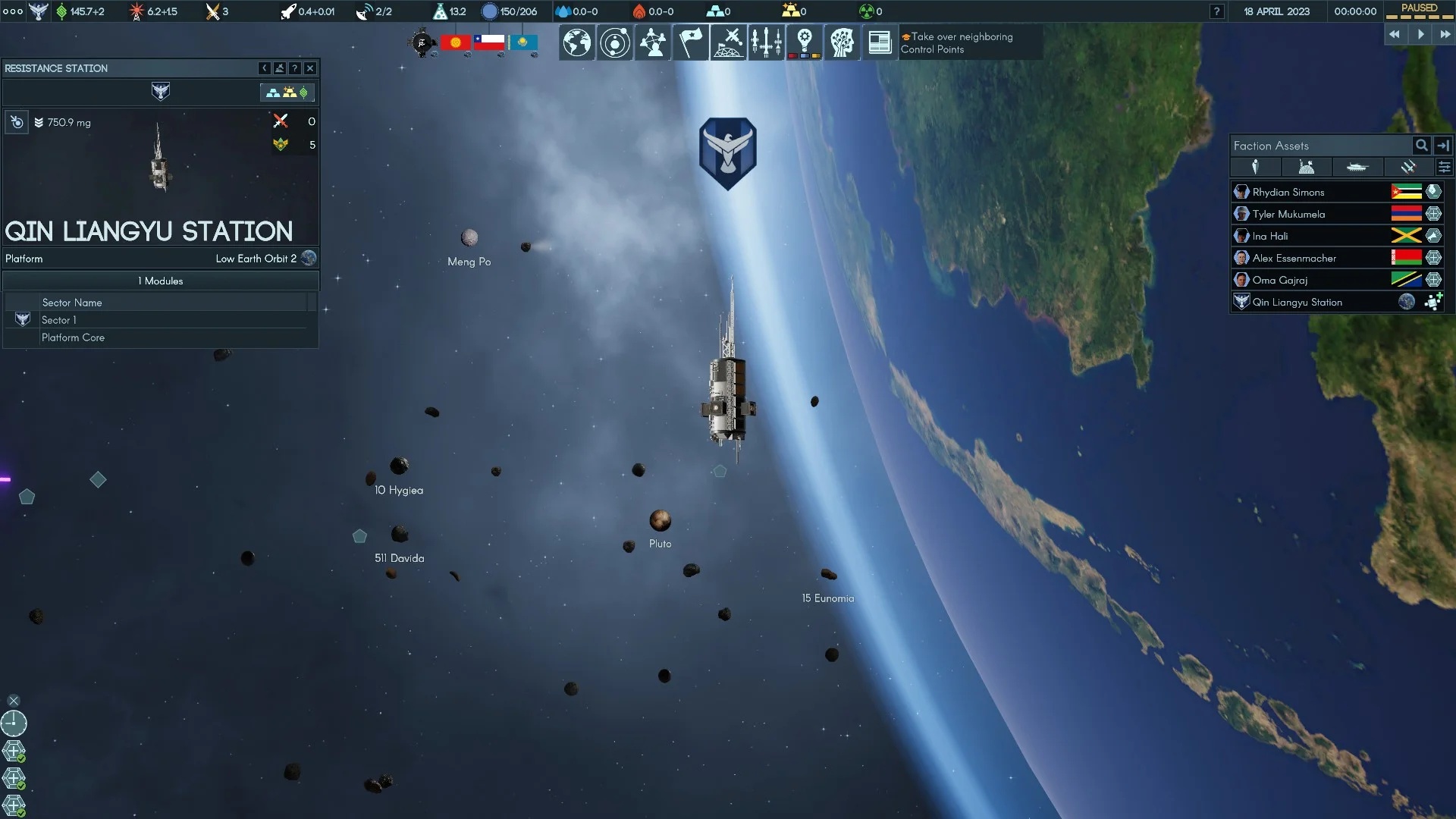
Task: Open the newspaper log screen
Action: (x=880, y=42)
